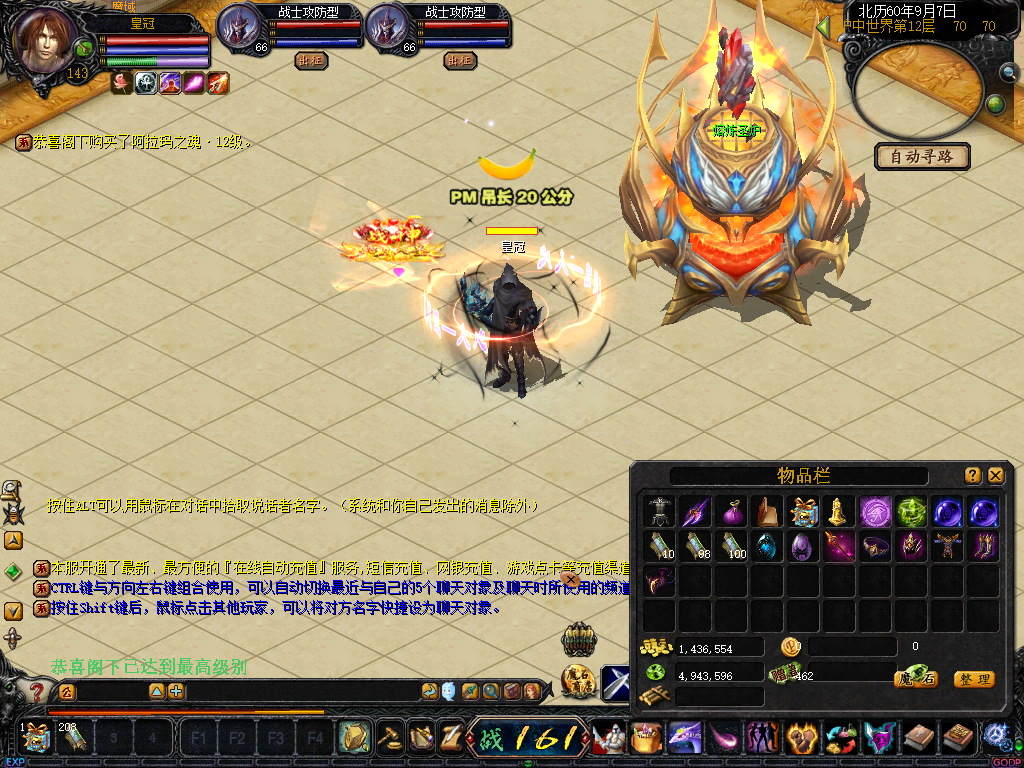Close the 物品栏 inventory window
This screenshot has height=768, width=1024.
[x=995, y=476]
